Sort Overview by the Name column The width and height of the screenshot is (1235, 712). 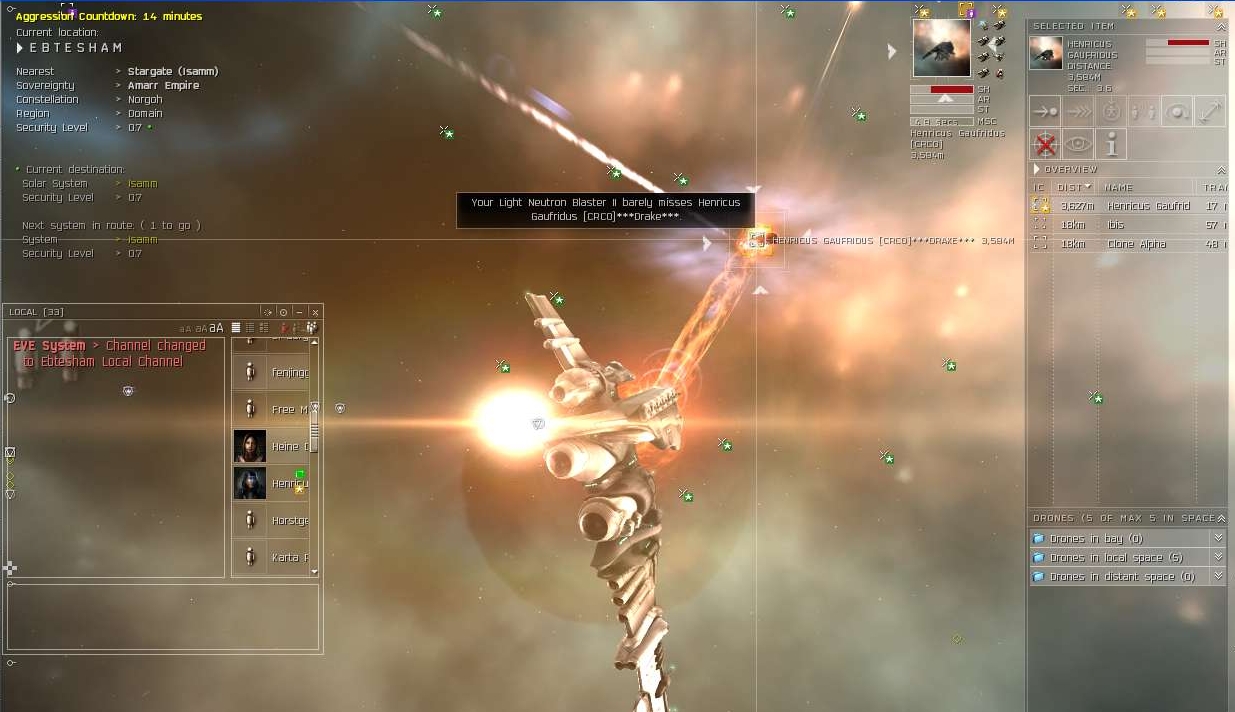click(x=1147, y=187)
